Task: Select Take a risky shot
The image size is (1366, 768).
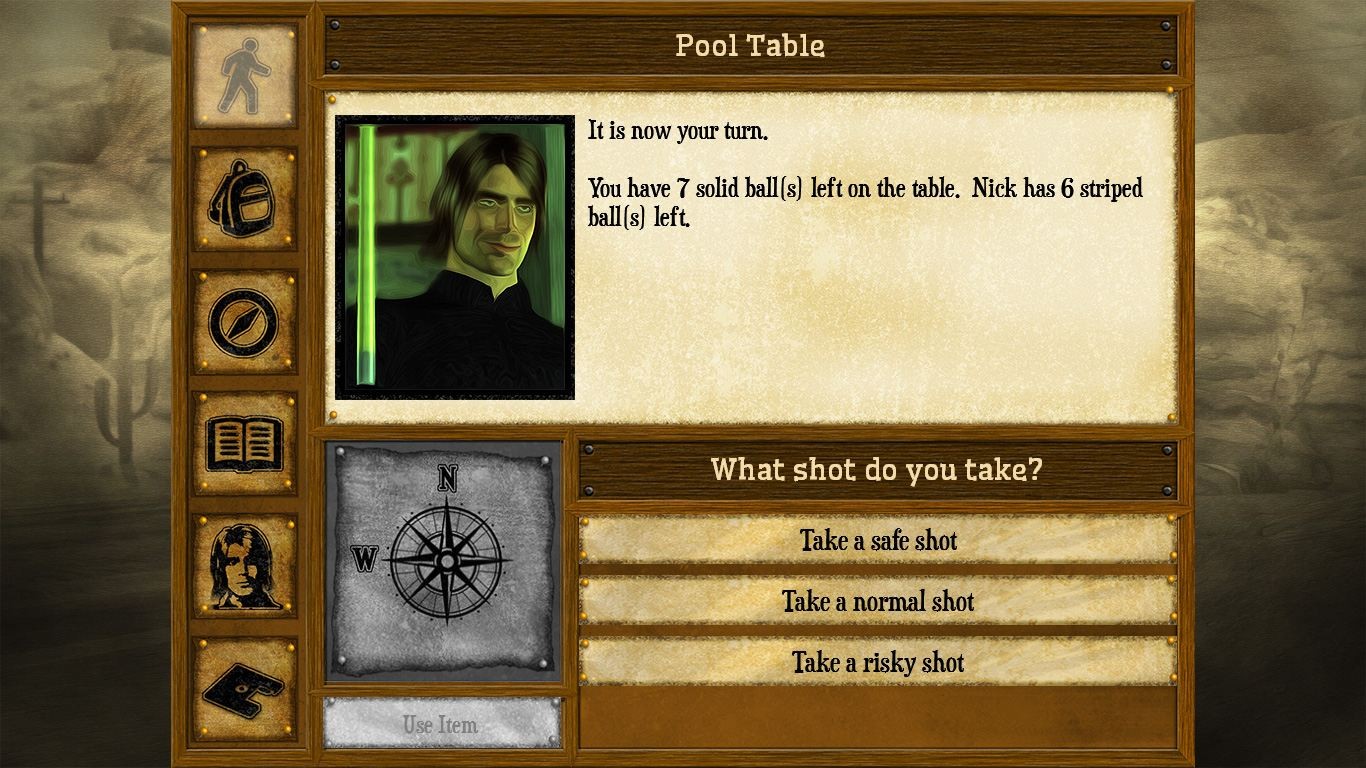Action: 877,663
